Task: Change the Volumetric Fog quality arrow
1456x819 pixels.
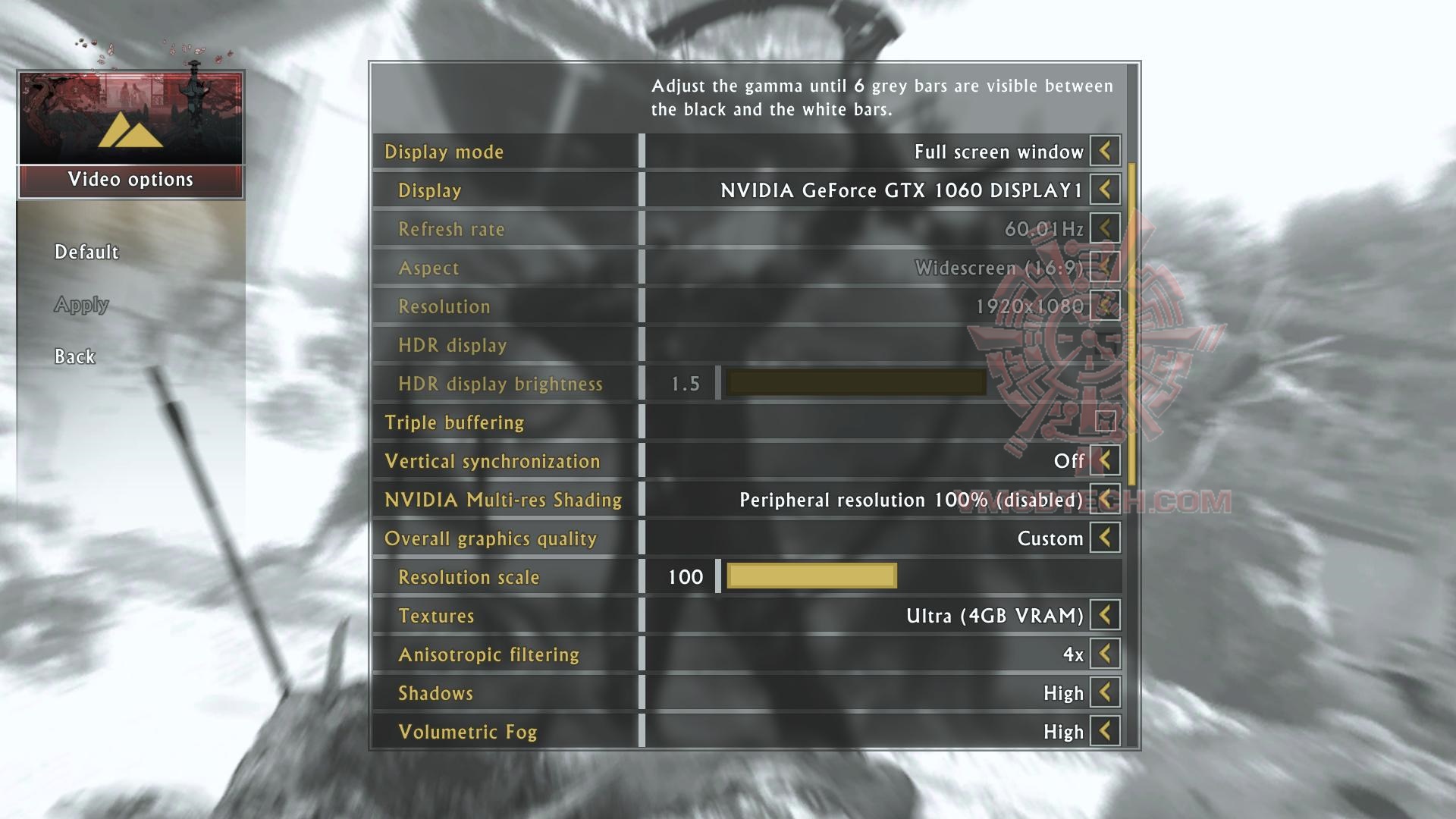Action: [1105, 731]
